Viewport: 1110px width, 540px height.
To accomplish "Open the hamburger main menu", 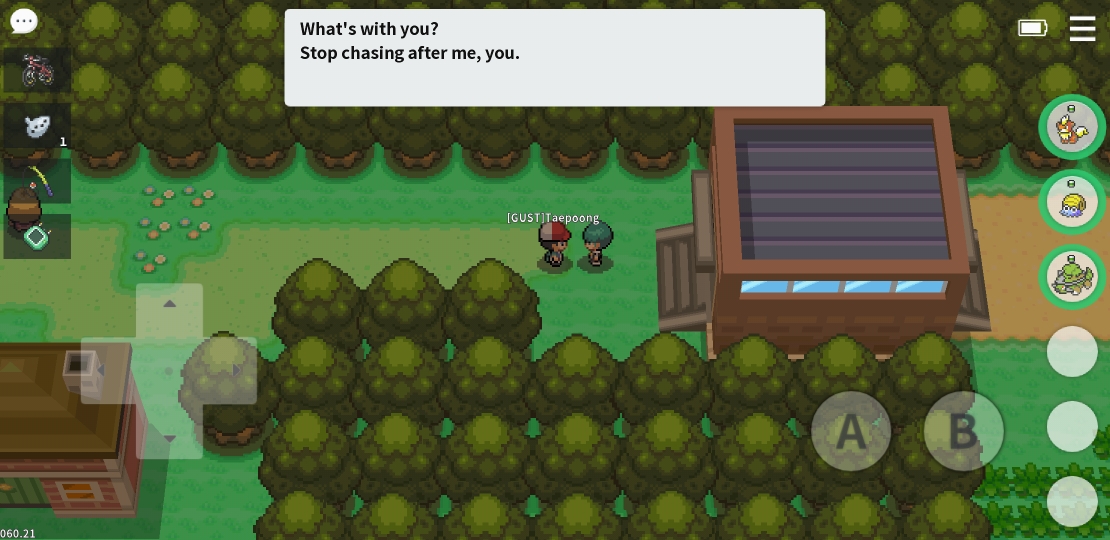I will (1082, 28).
